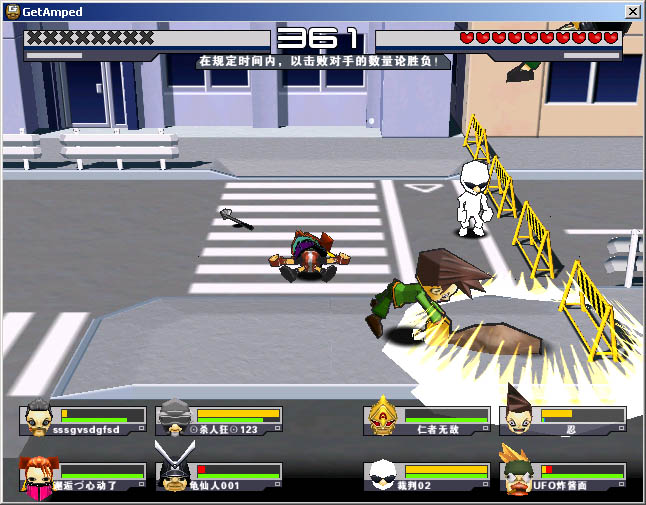Image resolution: width=646 pixels, height=505 pixels.
Task: Select the 杀人狂 123 player panel
Action: coord(219,420)
